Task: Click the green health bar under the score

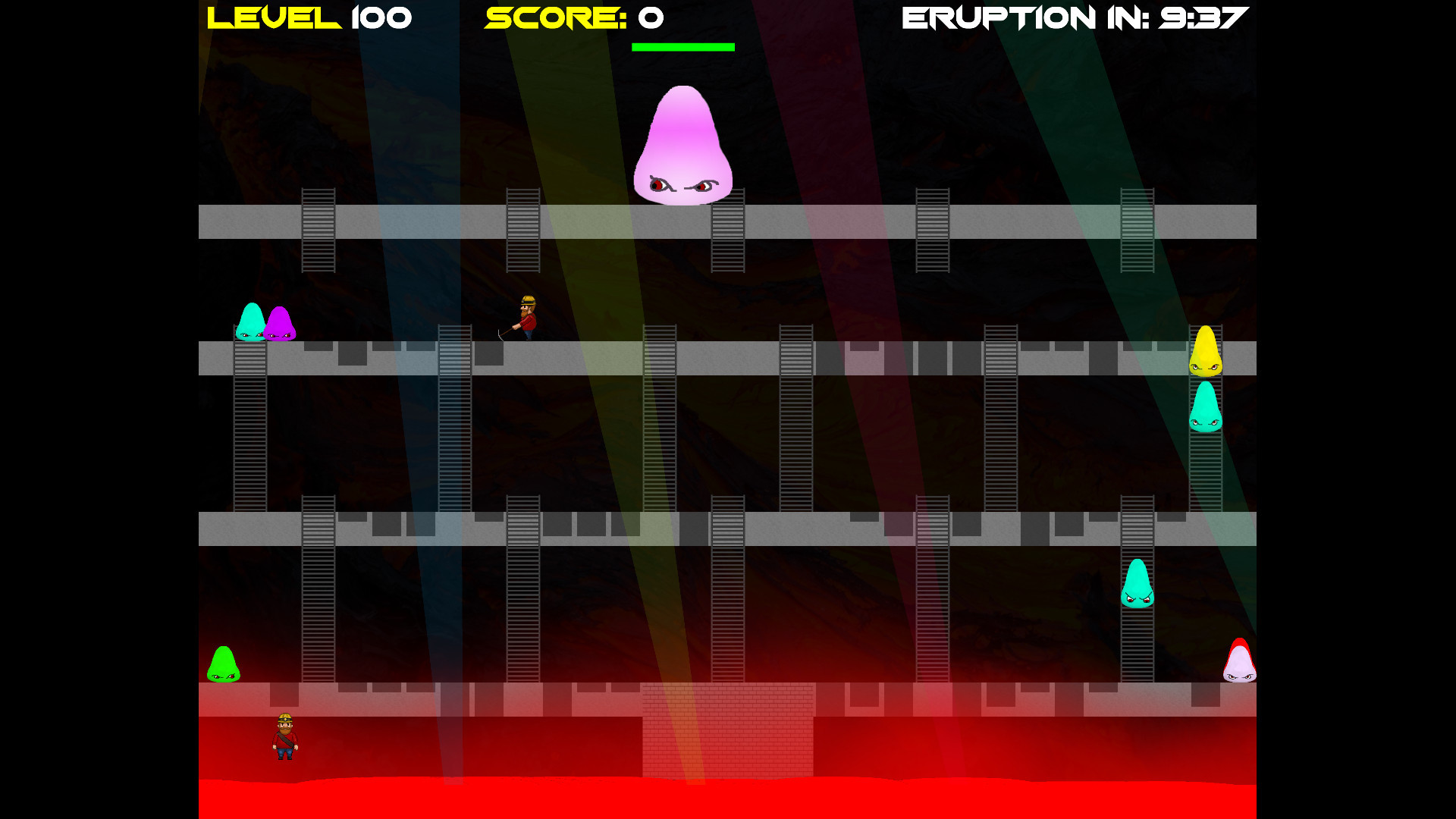Action: 683,47
